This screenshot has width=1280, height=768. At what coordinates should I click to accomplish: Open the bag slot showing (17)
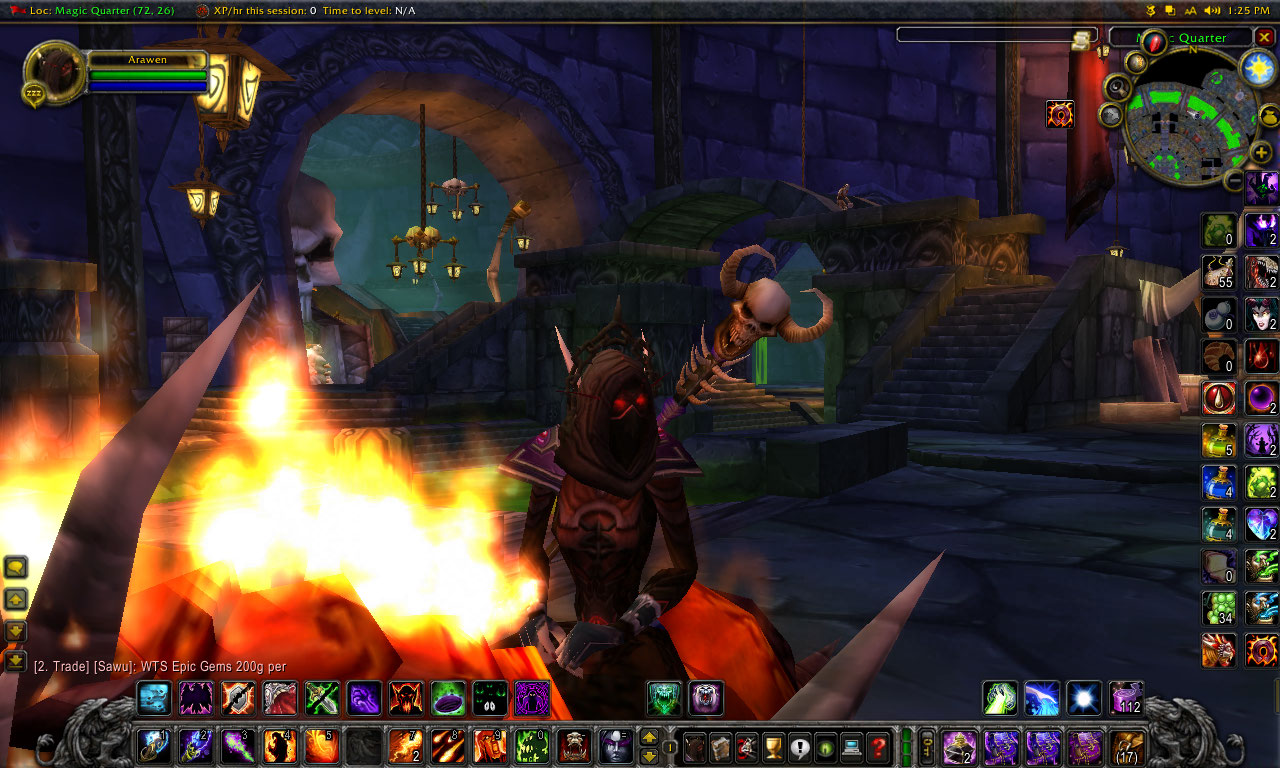click(x=1127, y=746)
